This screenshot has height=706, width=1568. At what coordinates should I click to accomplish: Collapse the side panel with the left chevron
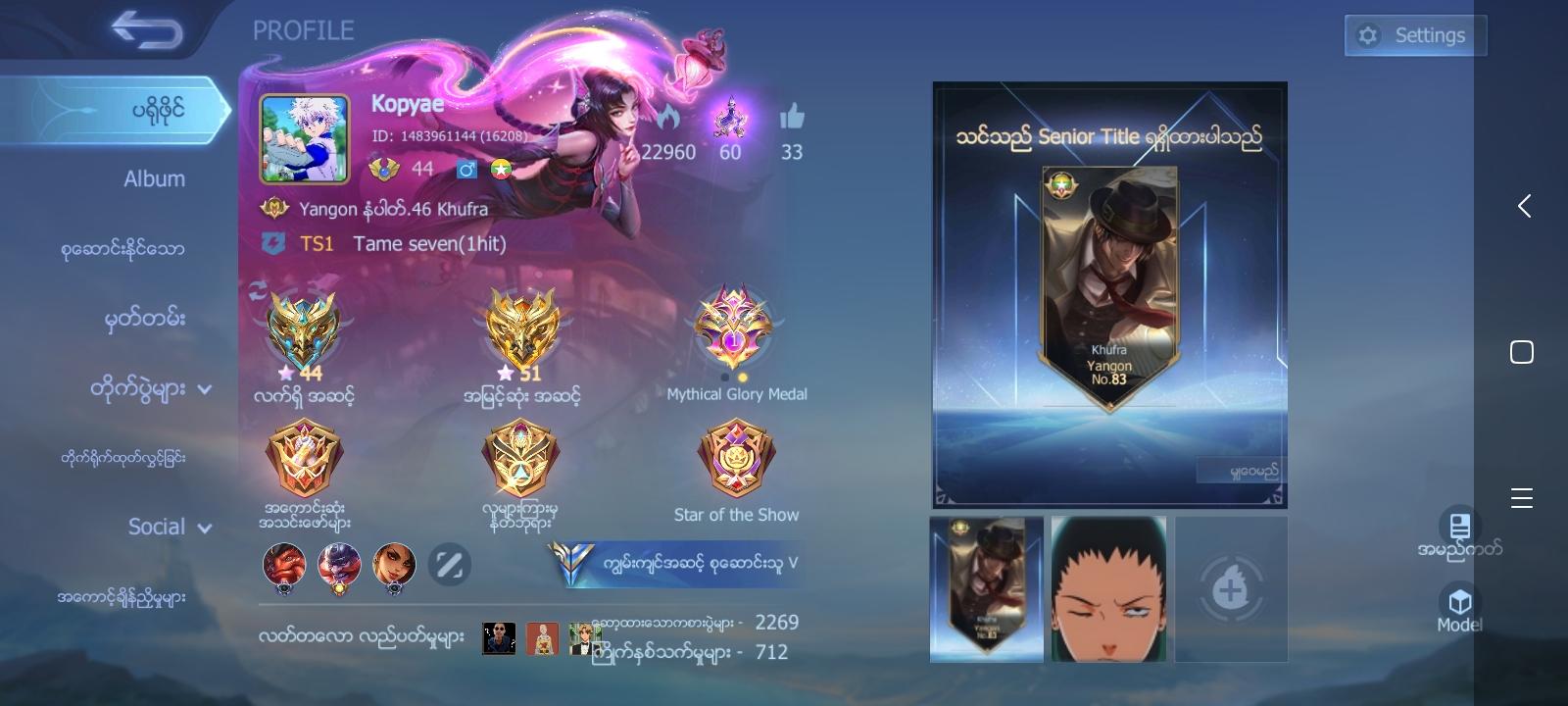click(1524, 207)
